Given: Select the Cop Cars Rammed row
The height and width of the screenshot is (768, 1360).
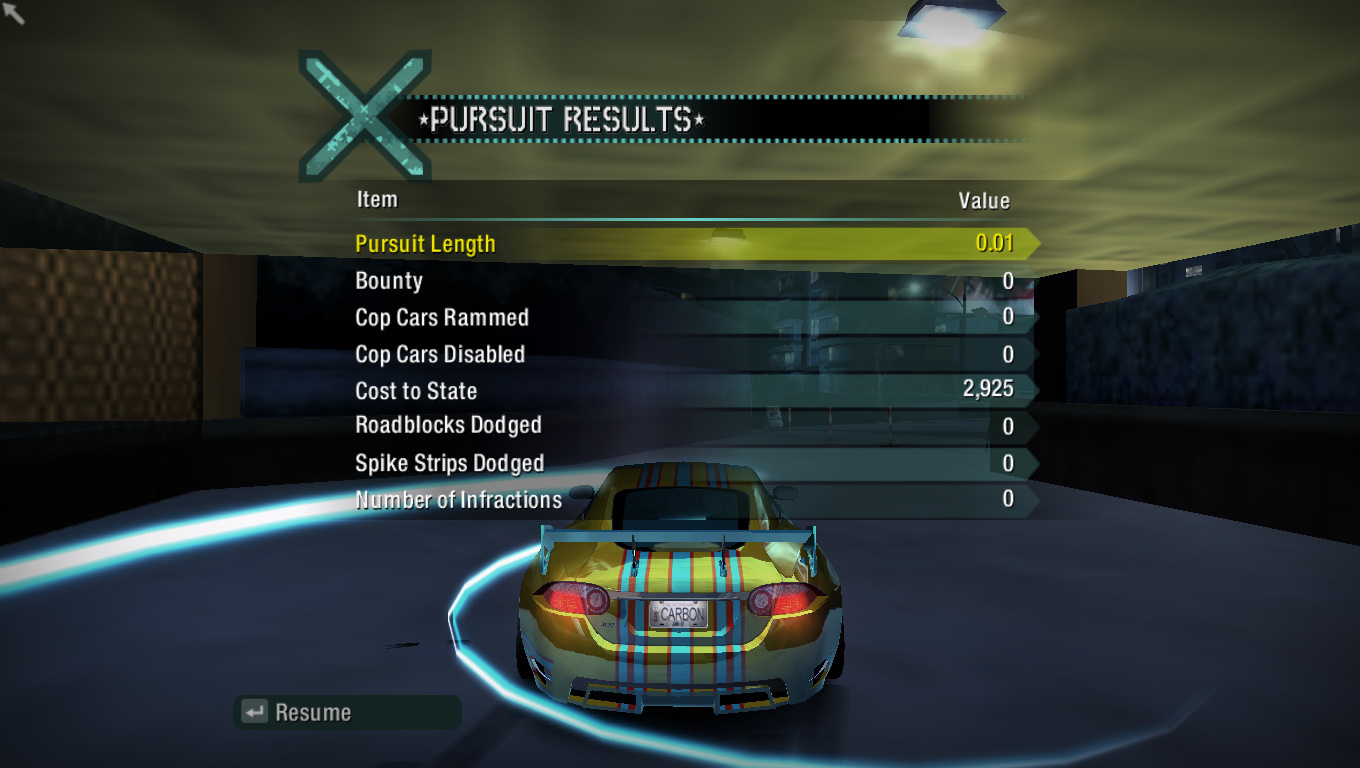Looking at the screenshot, I should click(x=690, y=318).
